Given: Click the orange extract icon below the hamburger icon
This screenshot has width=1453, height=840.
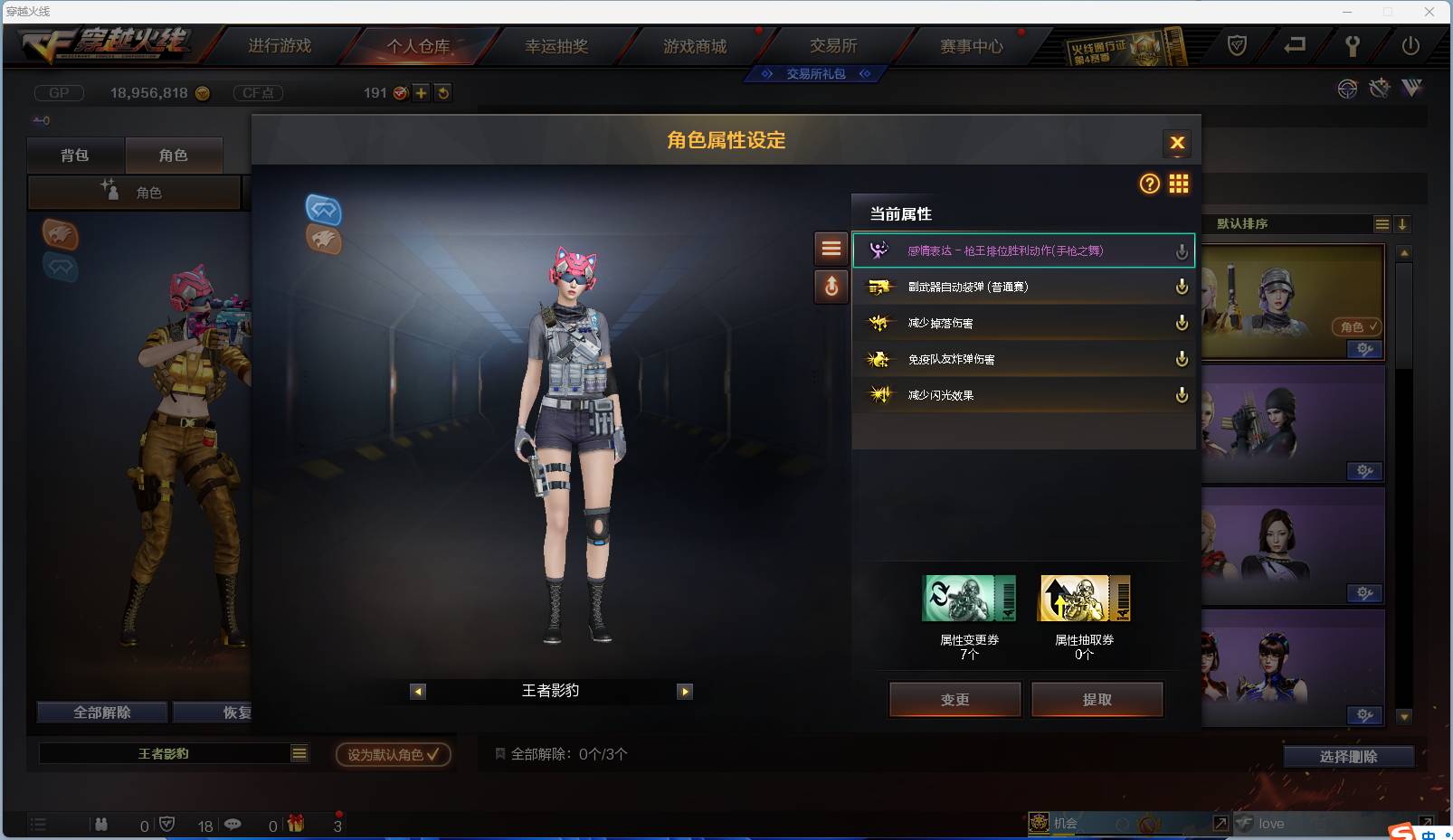Looking at the screenshot, I should (x=831, y=288).
